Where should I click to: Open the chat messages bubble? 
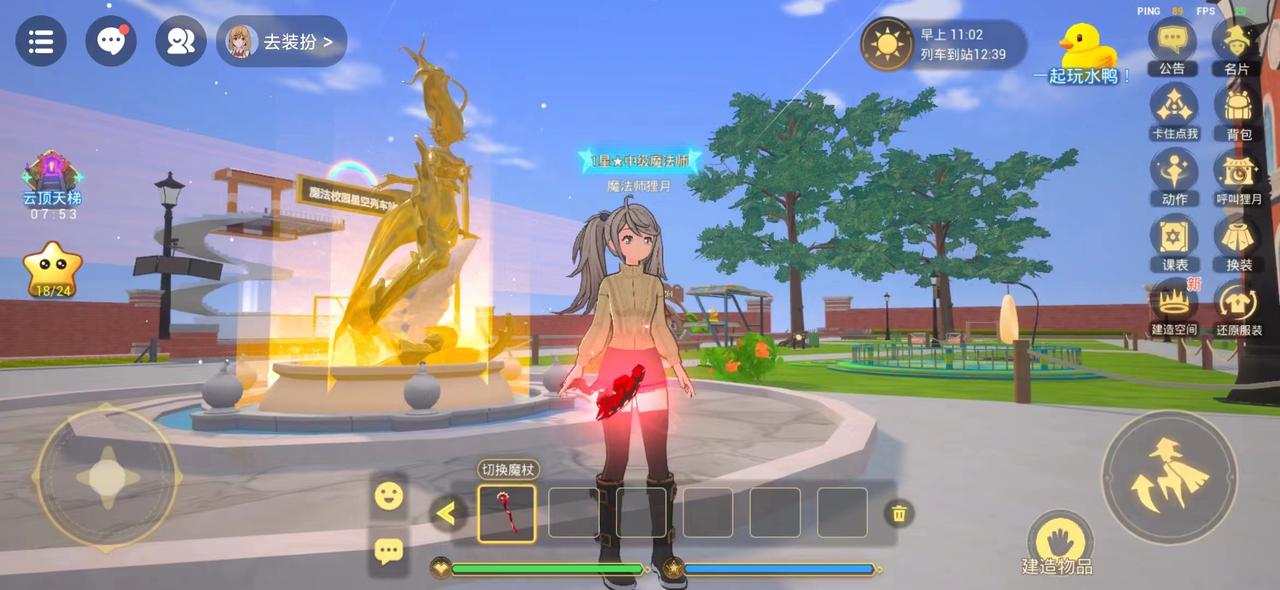[111, 41]
